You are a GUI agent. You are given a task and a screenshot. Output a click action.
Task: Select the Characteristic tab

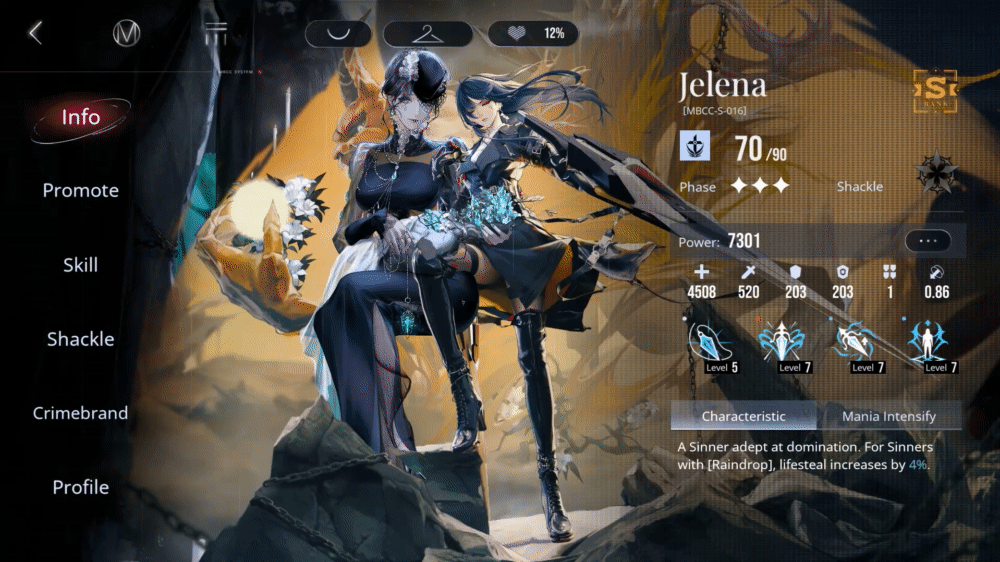point(743,416)
